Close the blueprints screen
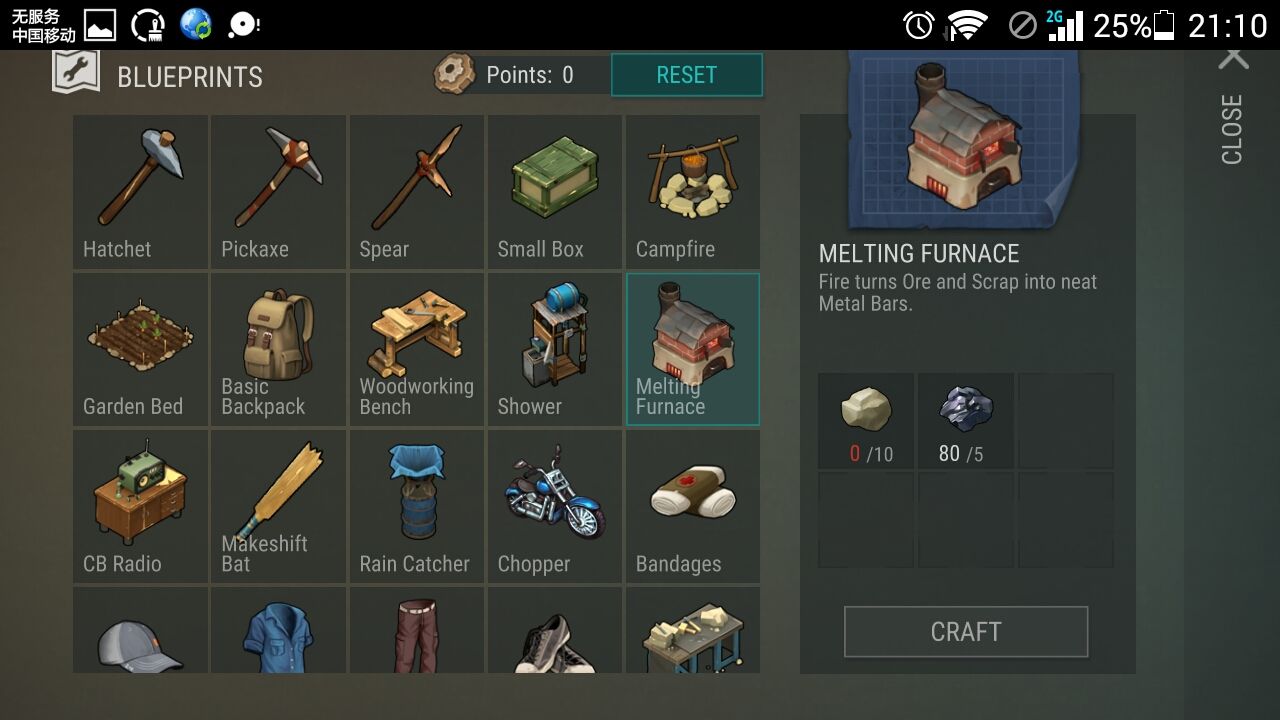This screenshot has height=720, width=1280. 1233,108
